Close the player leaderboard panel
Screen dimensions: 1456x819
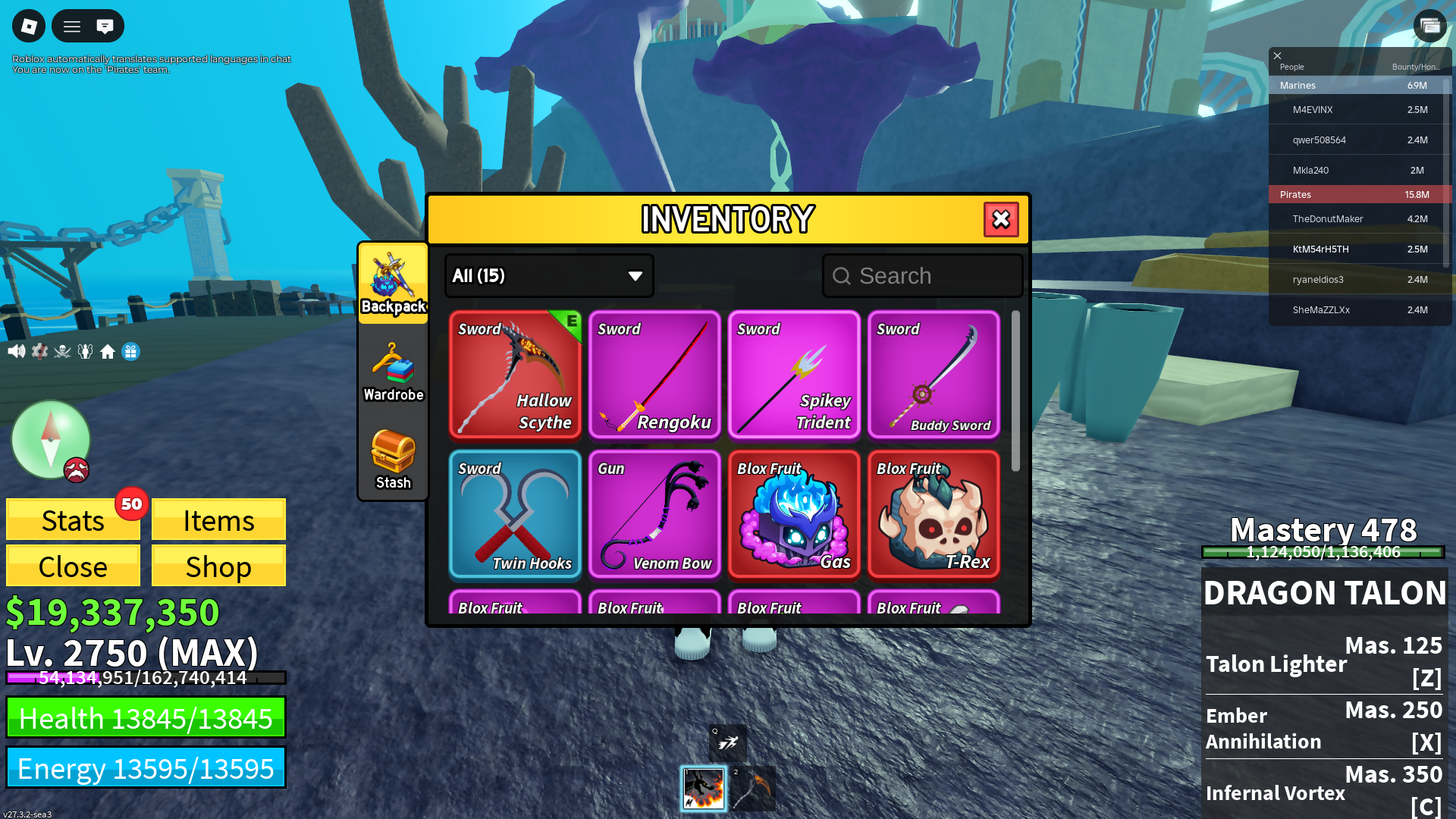pyautogui.click(x=1277, y=55)
